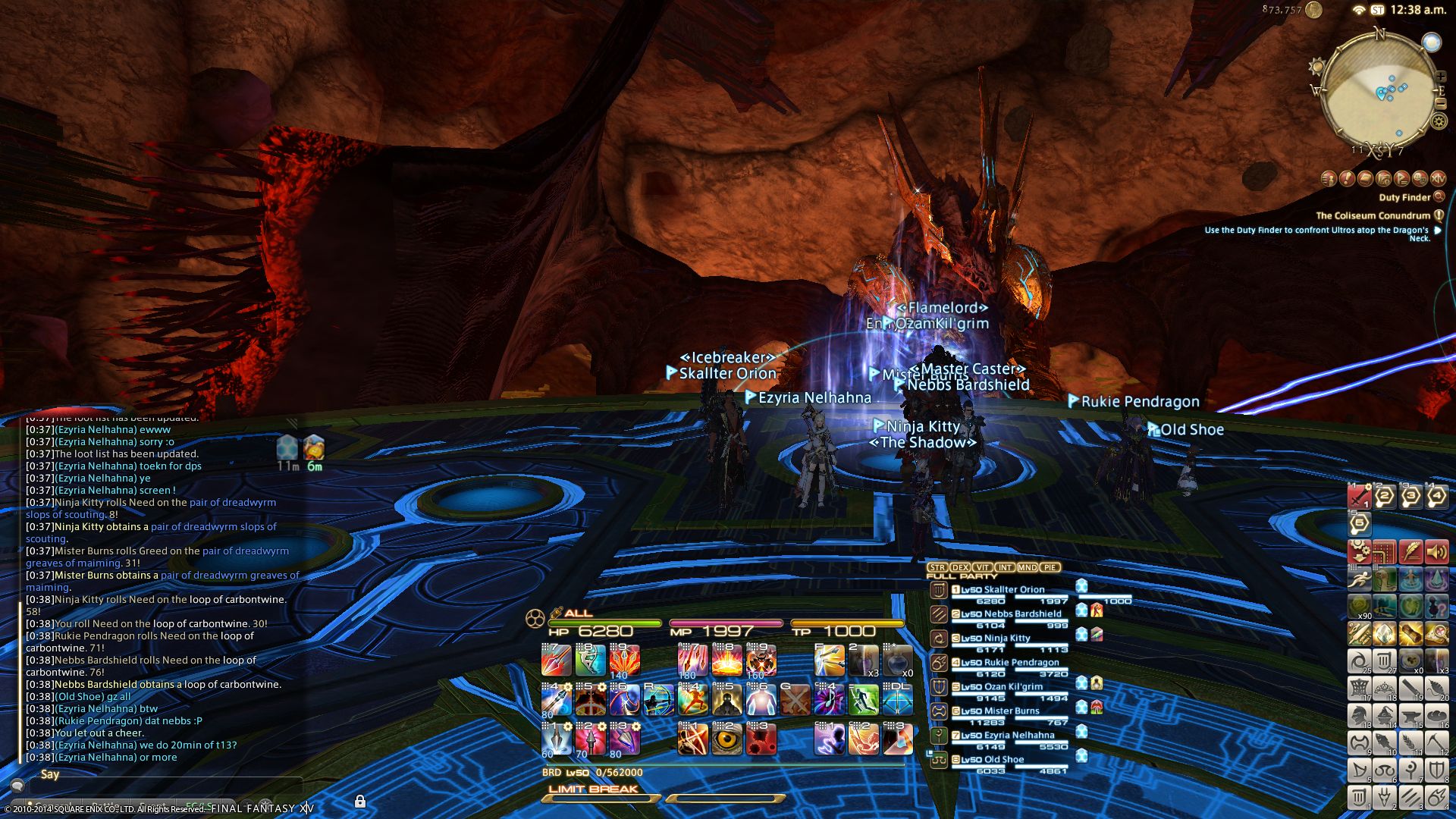1456x819 pixels.
Task: Zoom in on the minimap
Action: (x=1441, y=77)
